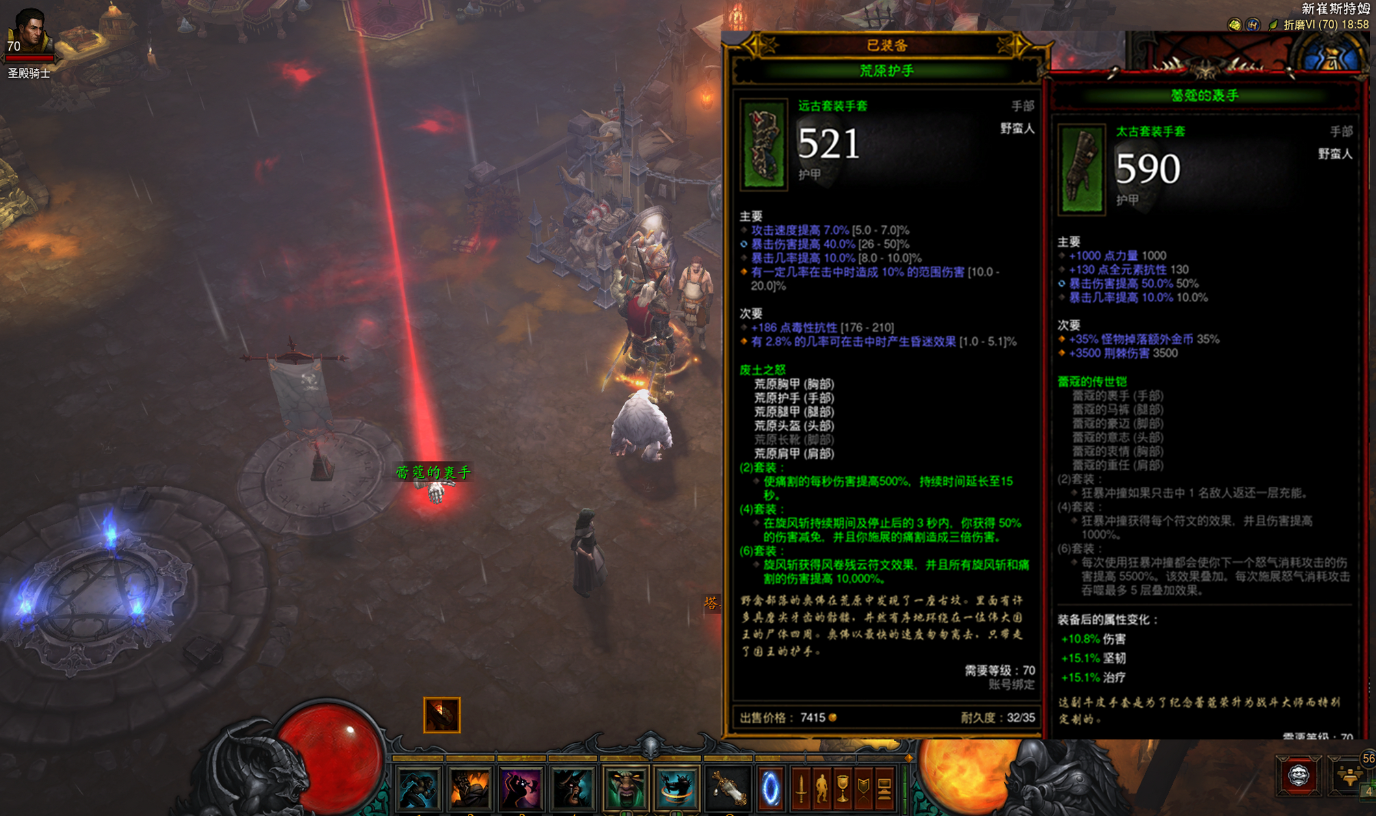Open the blue town portal

[771, 789]
